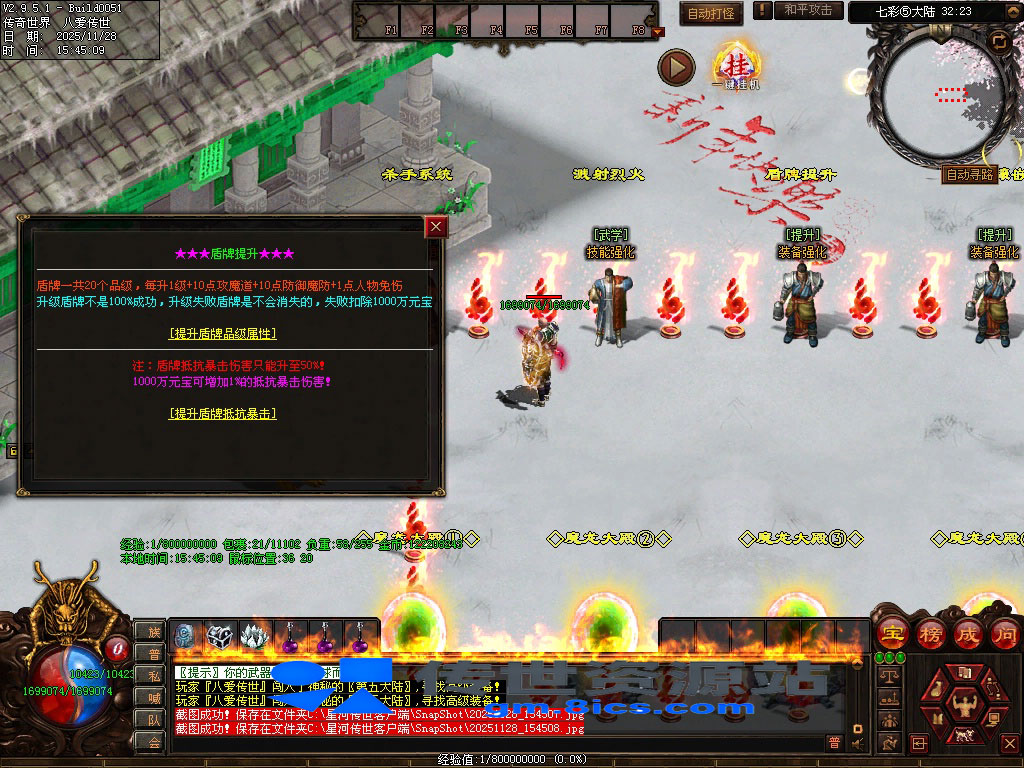Close the shield upgrade dialog

coord(436,227)
